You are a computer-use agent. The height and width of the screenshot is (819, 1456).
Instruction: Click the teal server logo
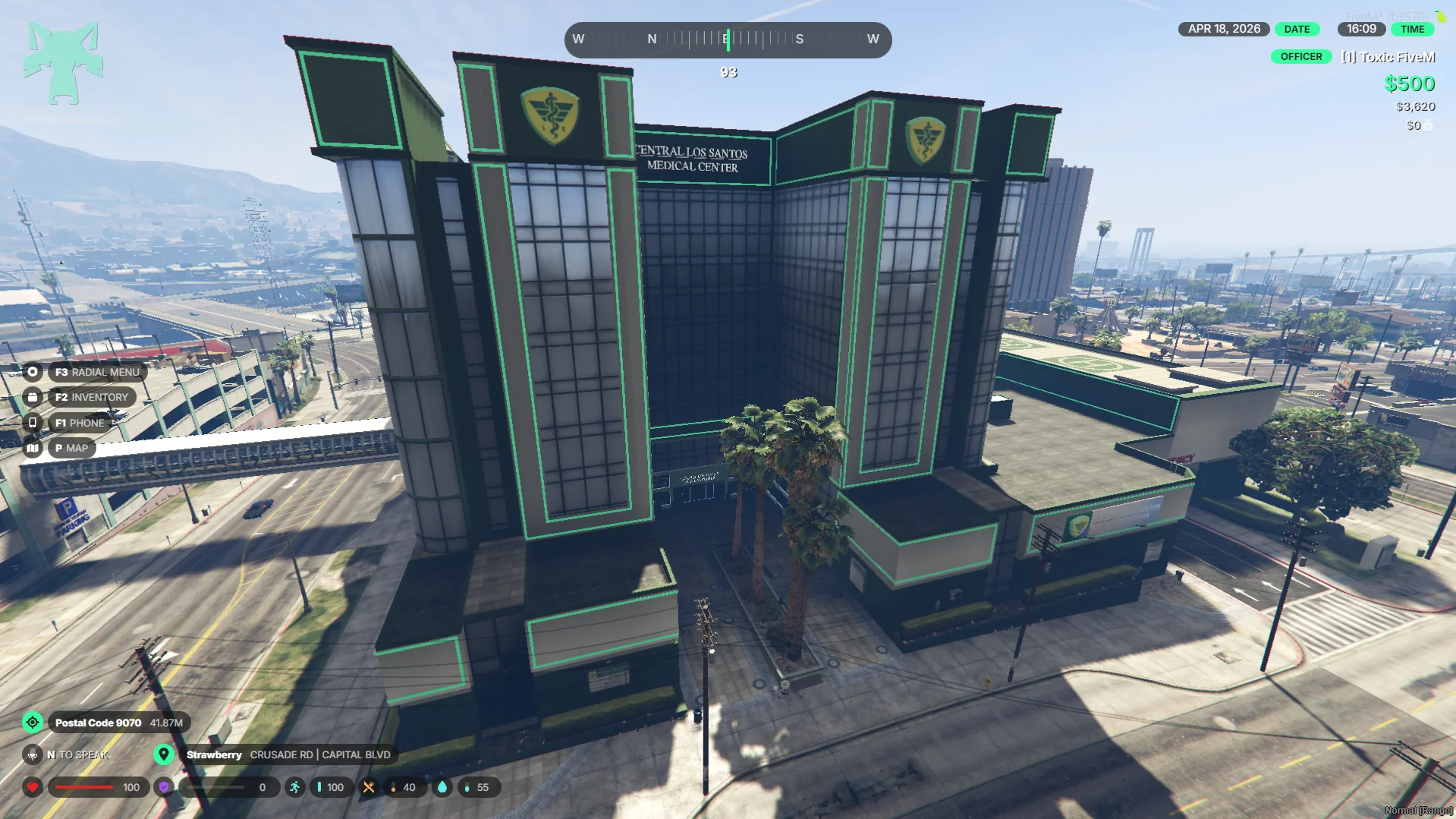[63, 63]
